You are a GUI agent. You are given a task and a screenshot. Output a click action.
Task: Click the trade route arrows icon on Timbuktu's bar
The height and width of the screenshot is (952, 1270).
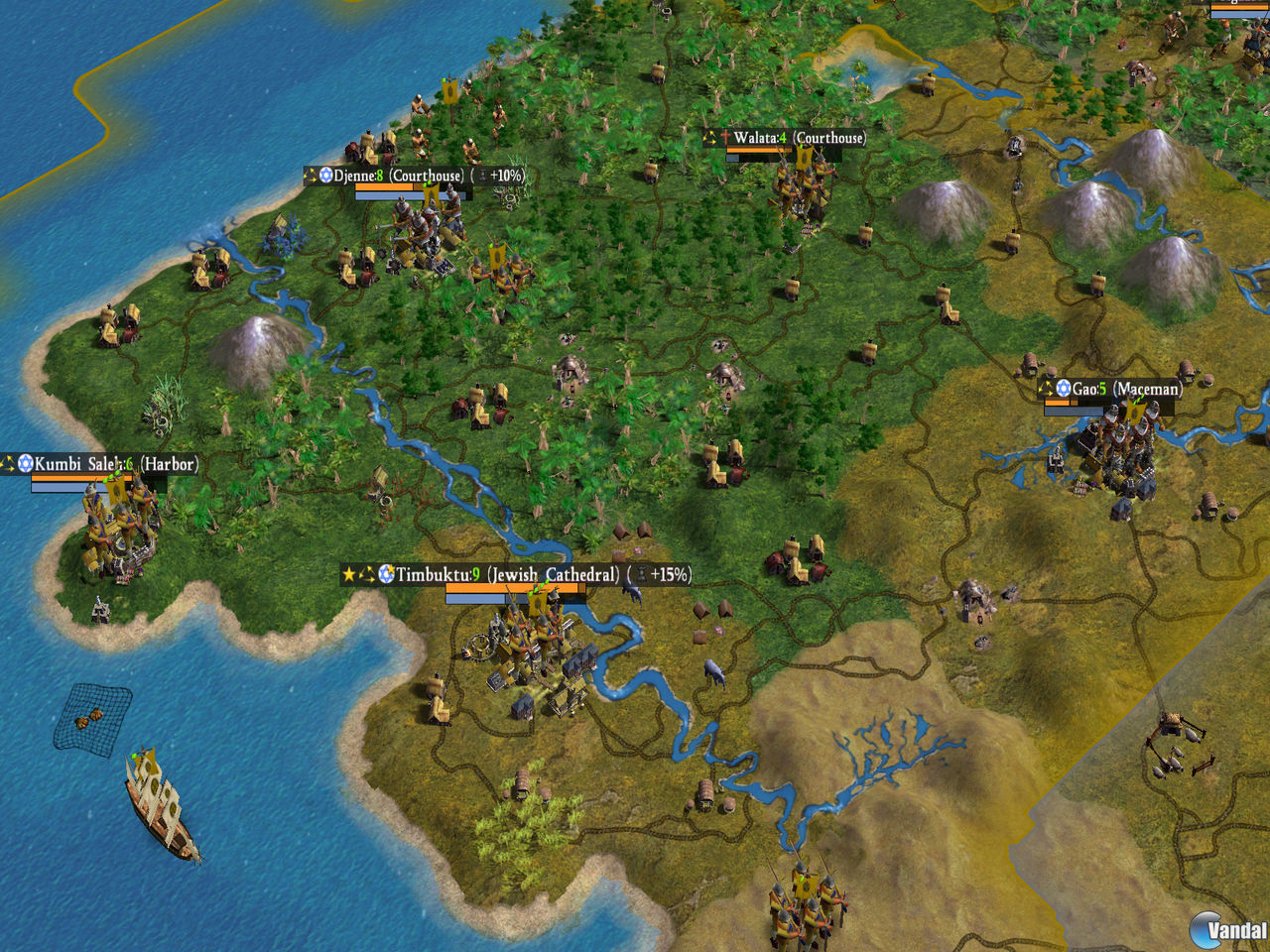click(365, 573)
